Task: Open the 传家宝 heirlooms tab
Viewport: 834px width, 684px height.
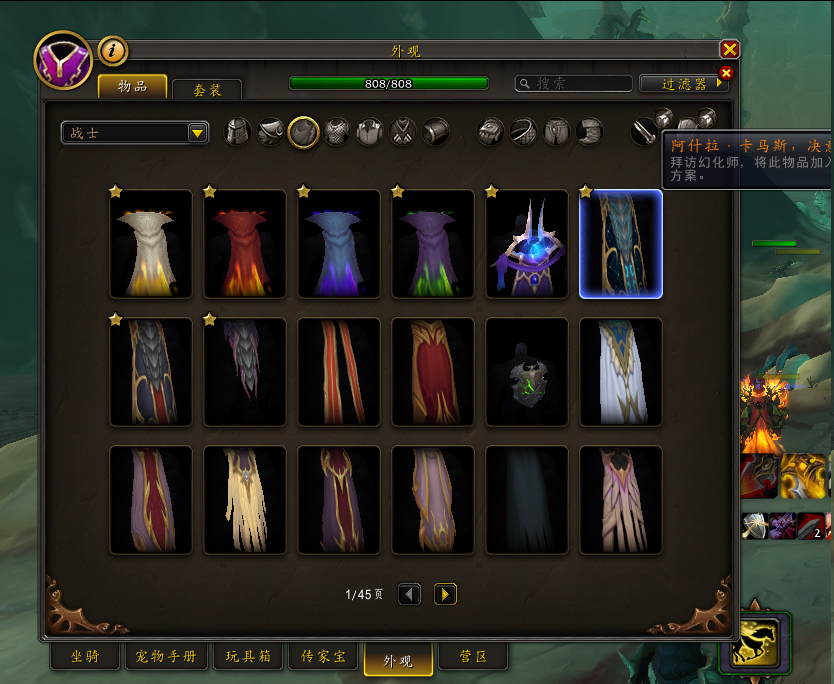Action: click(323, 657)
